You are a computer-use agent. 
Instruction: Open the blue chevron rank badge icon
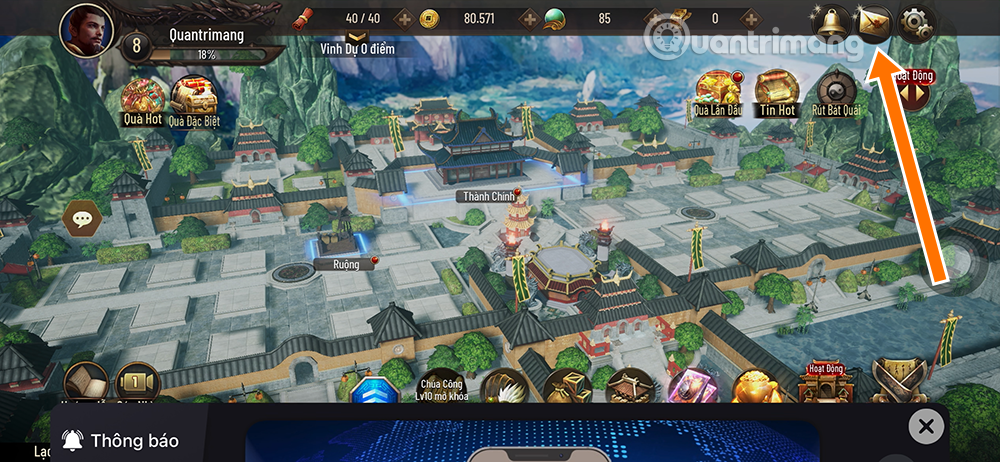[376, 393]
